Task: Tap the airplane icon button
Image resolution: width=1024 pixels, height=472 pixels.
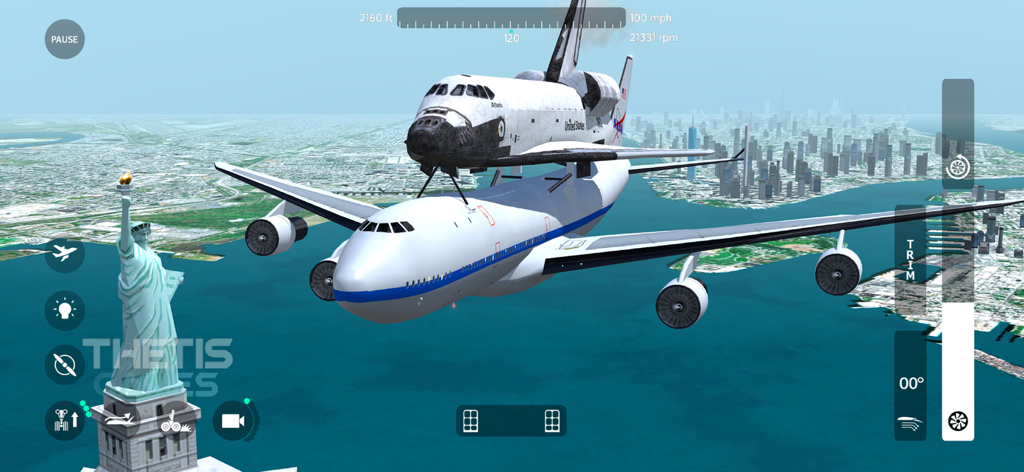Action: click(x=65, y=253)
